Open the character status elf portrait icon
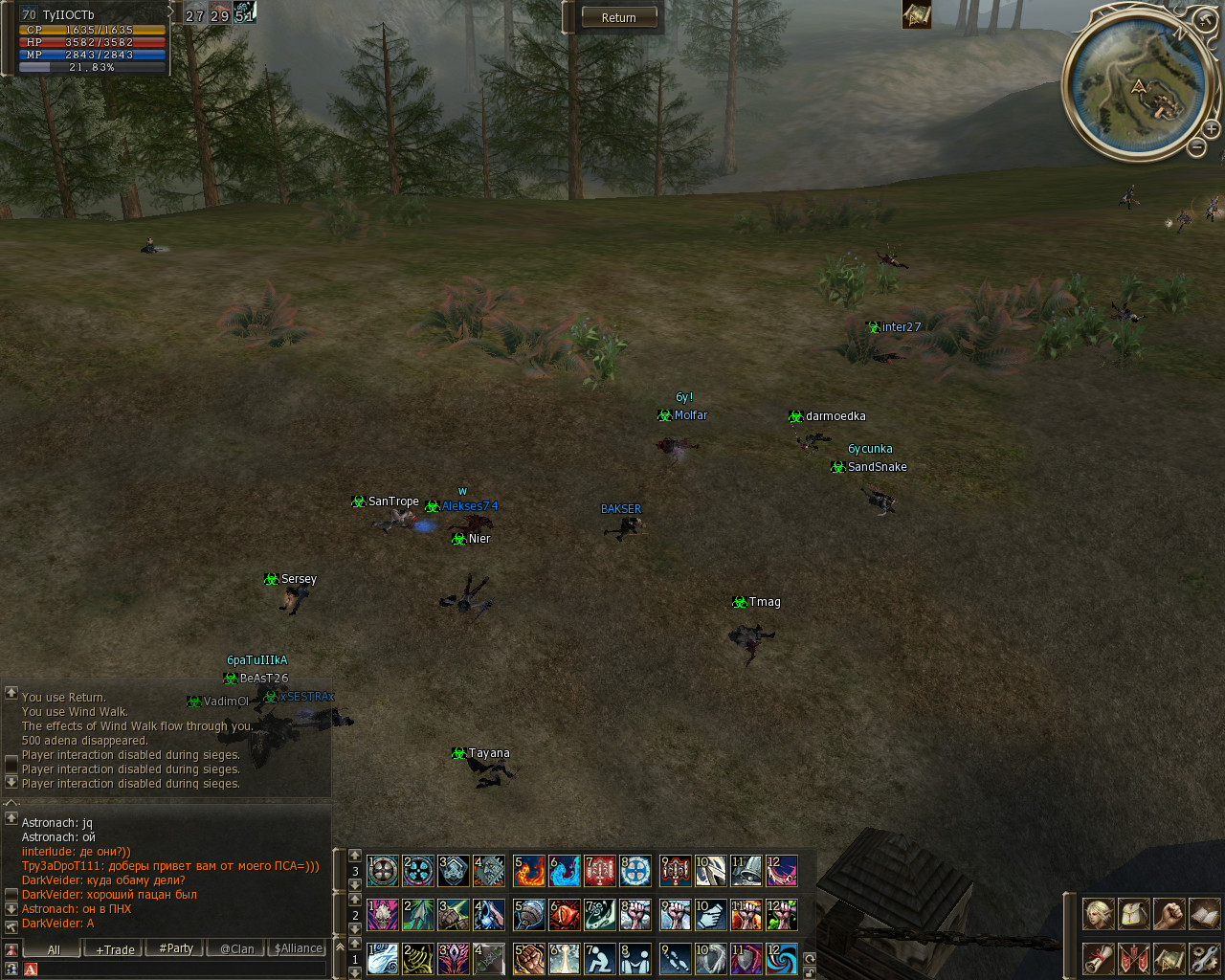This screenshot has height=980, width=1225. click(1098, 914)
